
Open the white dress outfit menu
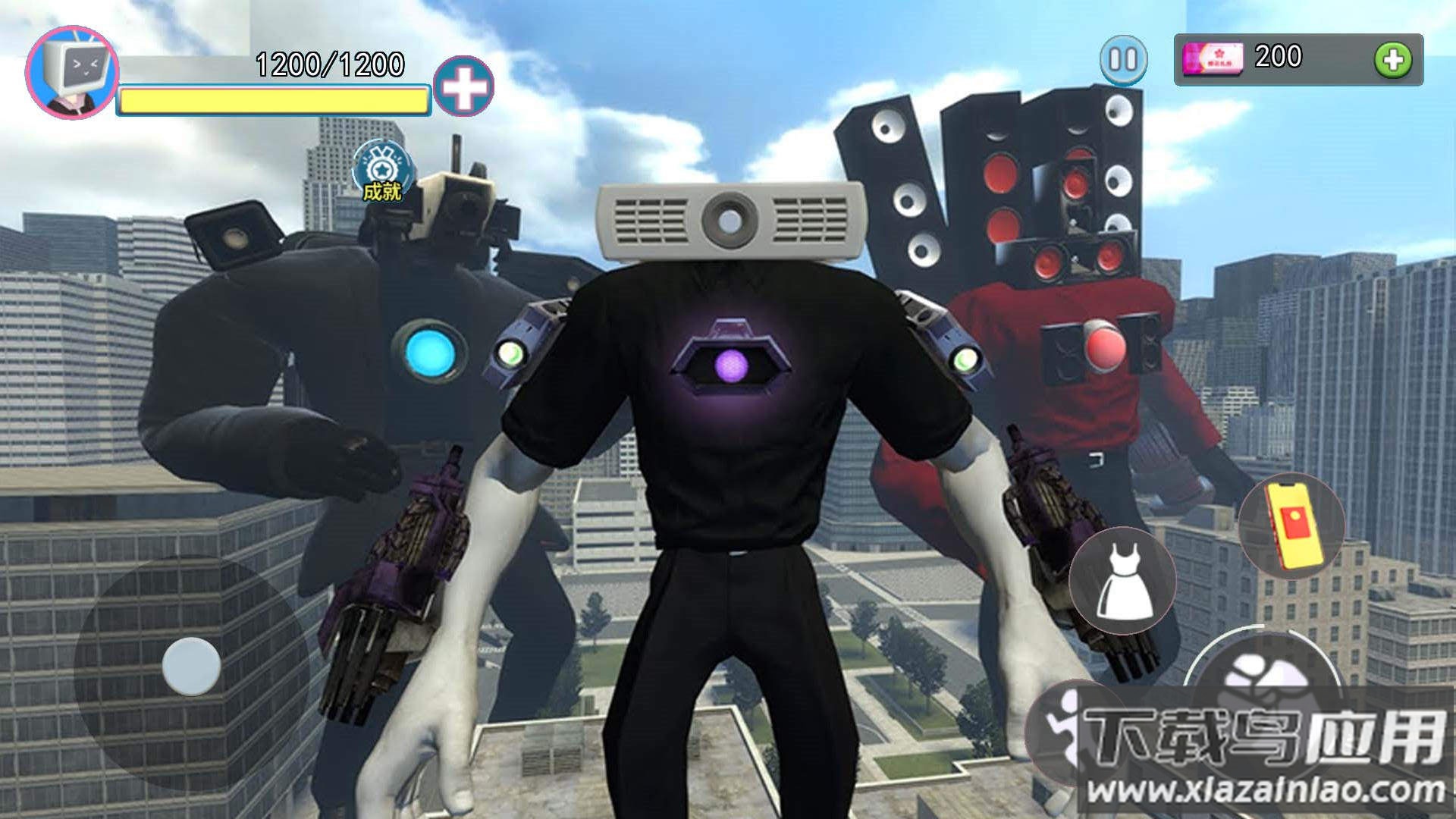(1122, 582)
